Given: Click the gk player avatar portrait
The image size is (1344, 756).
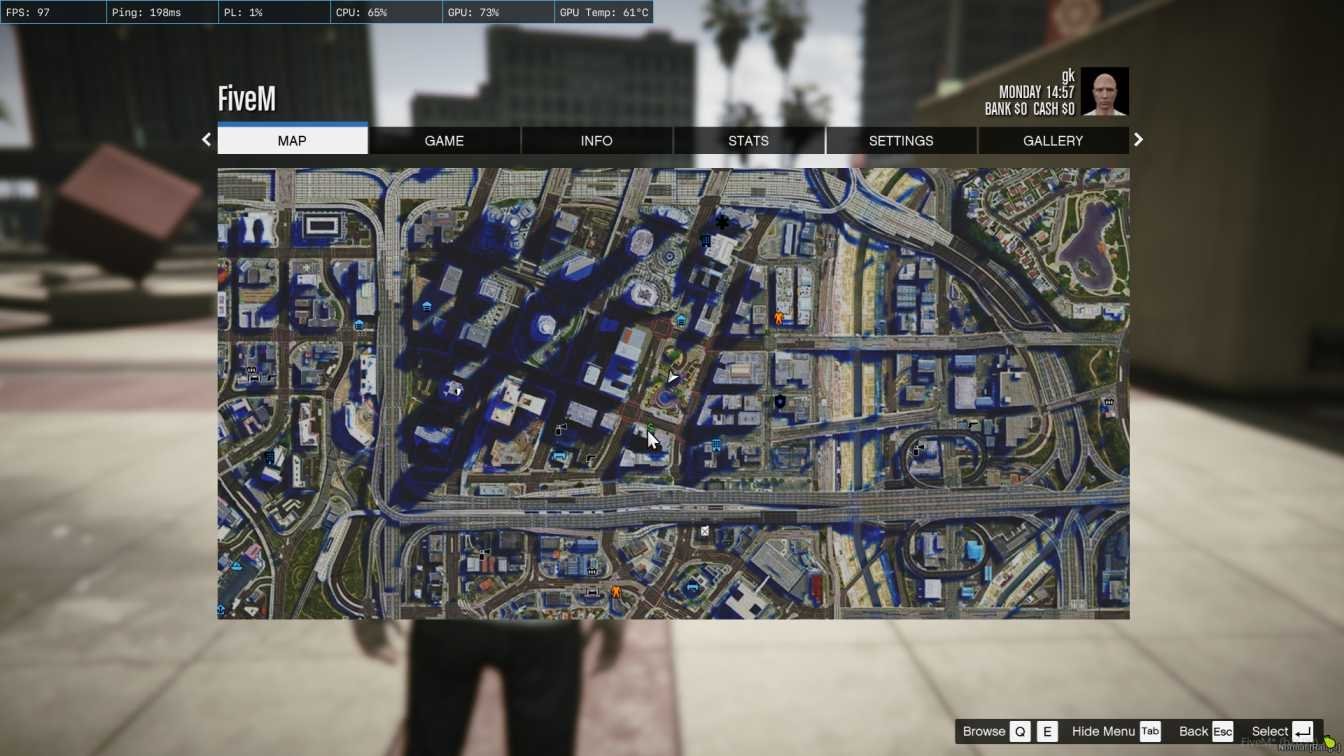Looking at the screenshot, I should 1105,92.
